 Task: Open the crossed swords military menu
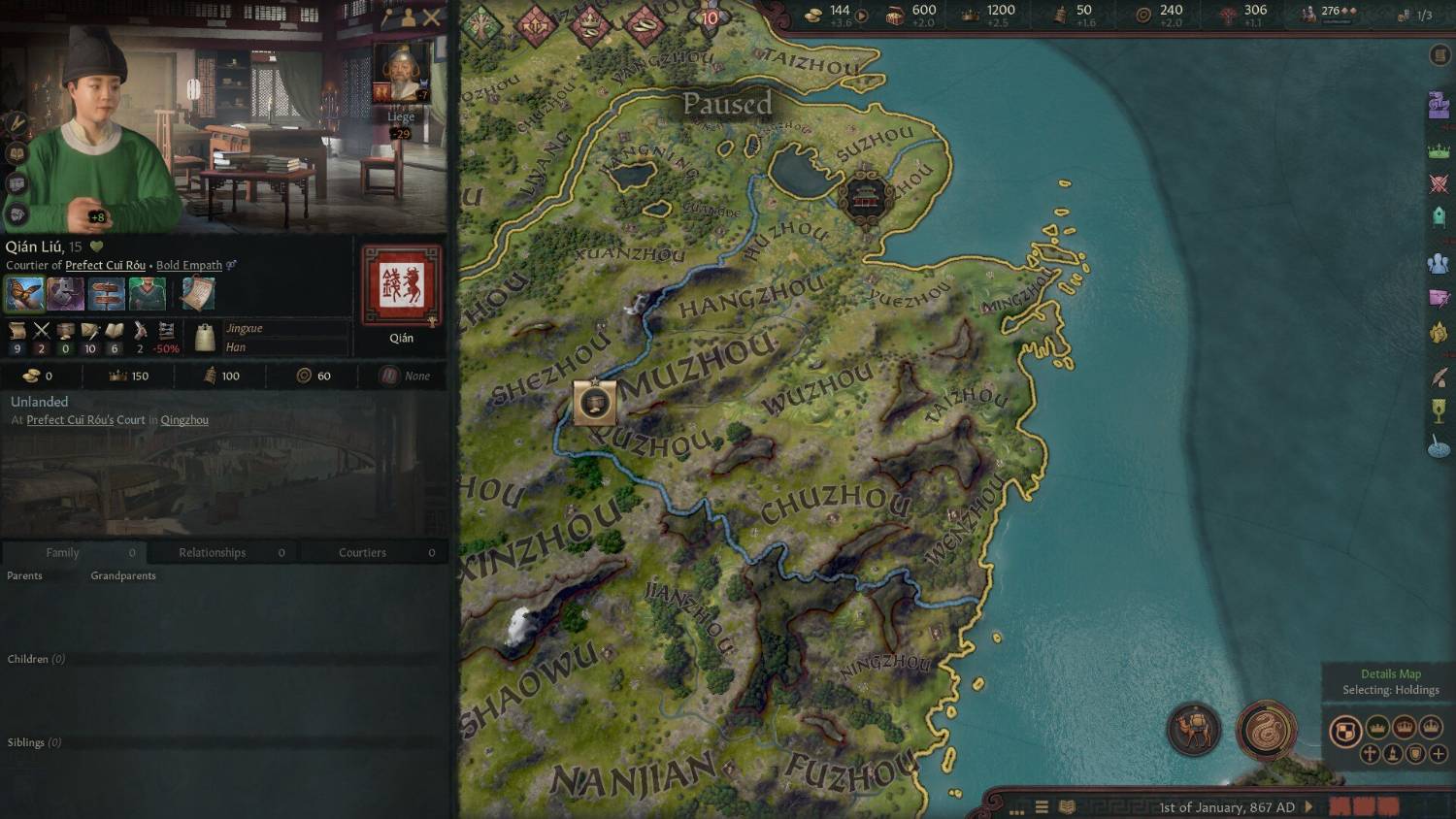[1439, 183]
